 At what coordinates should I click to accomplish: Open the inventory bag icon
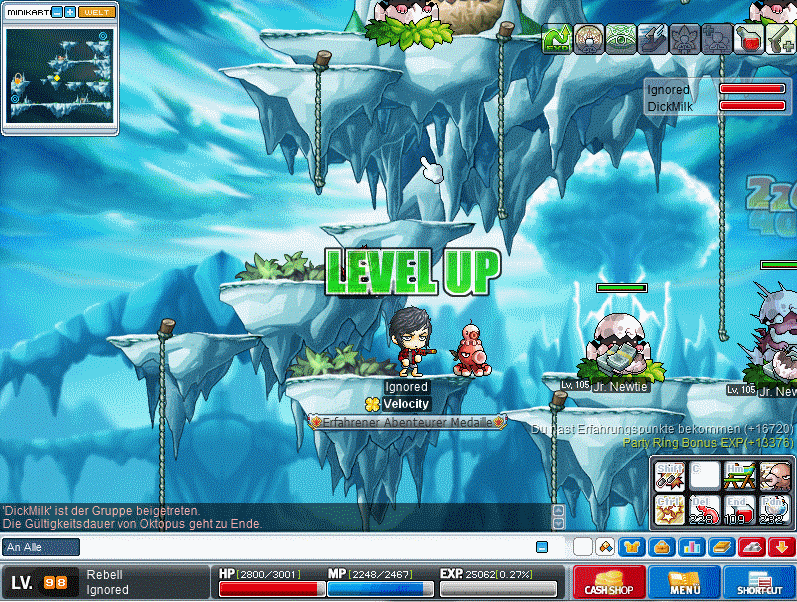click(661, 547)
